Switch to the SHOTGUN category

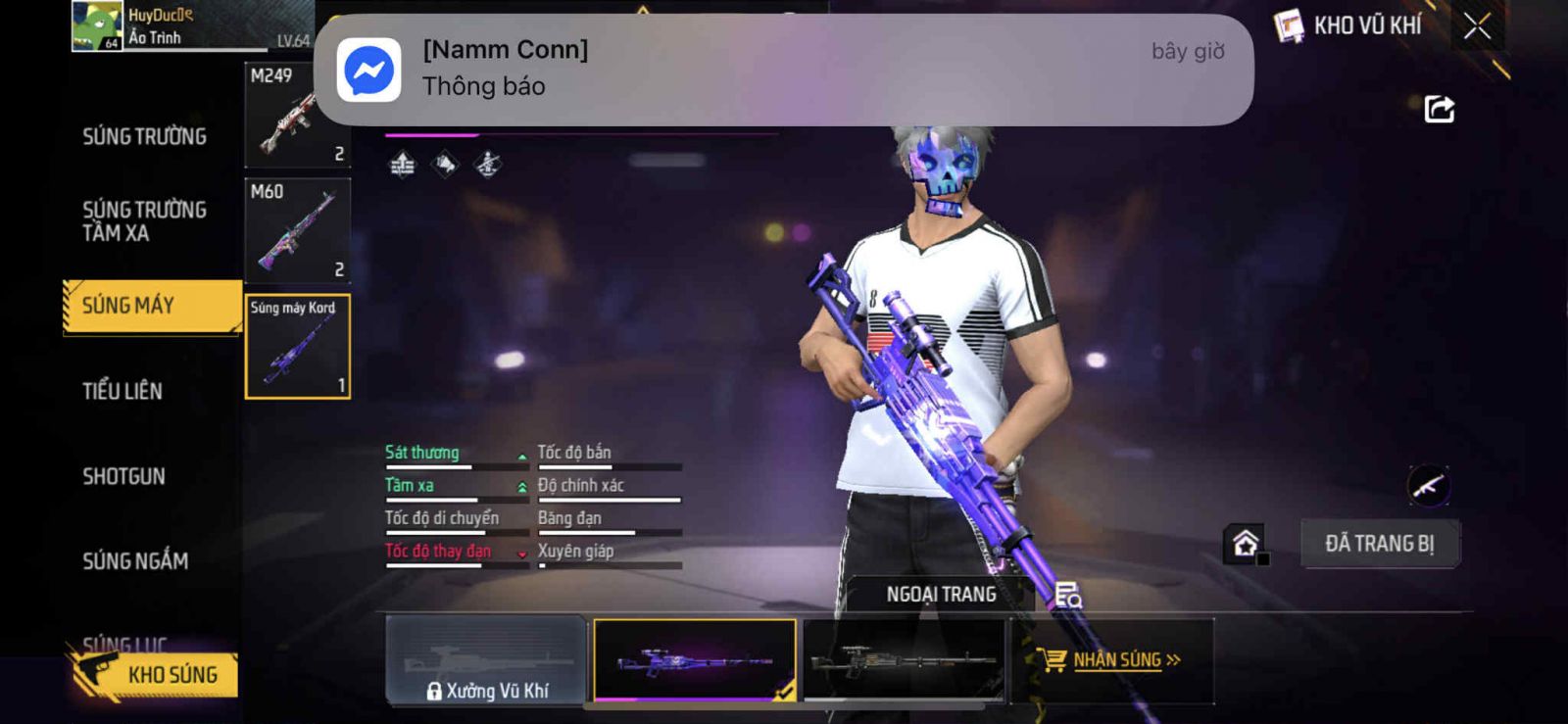point(123,476)
